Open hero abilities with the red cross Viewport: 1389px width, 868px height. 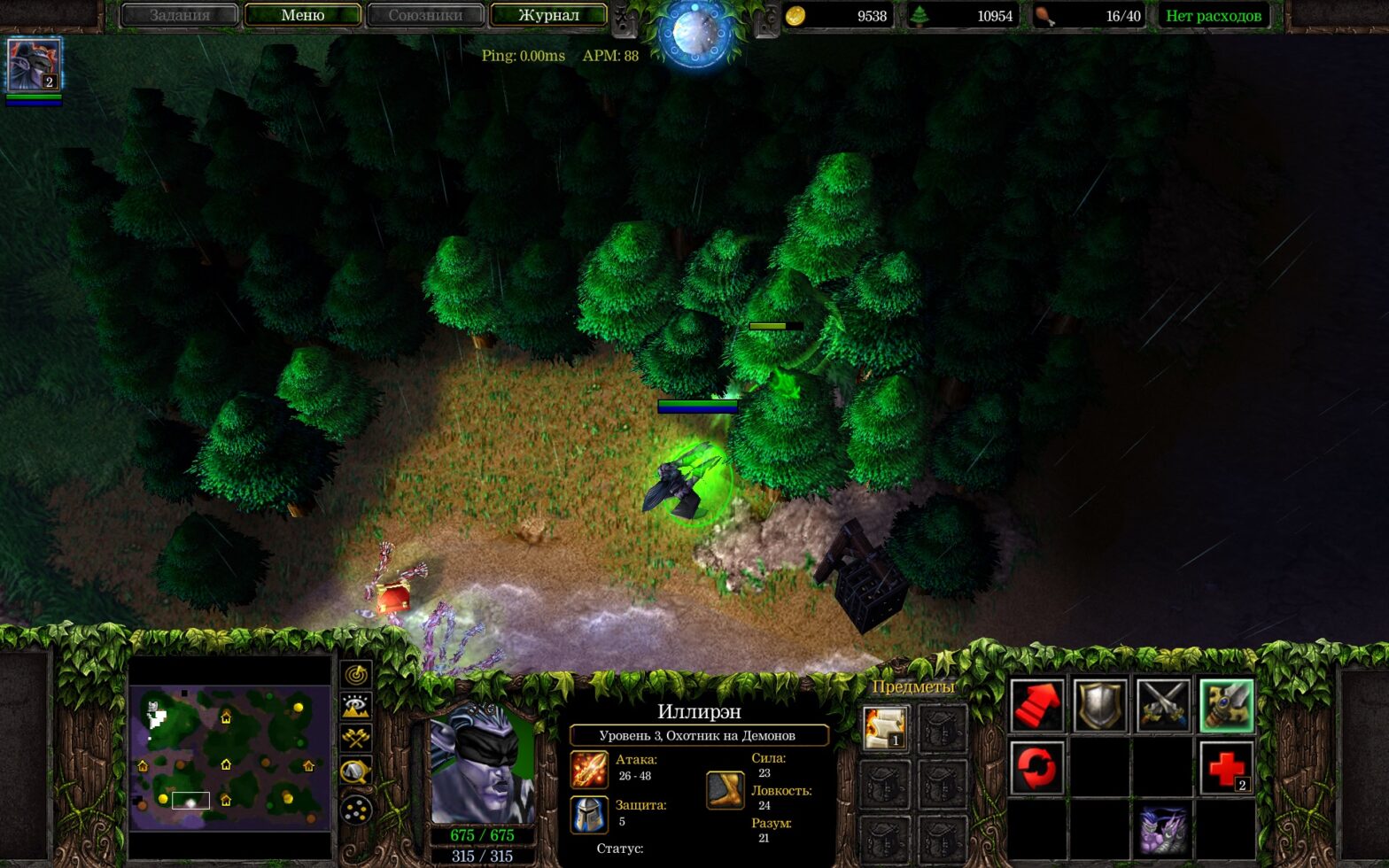coord(1227,768)
